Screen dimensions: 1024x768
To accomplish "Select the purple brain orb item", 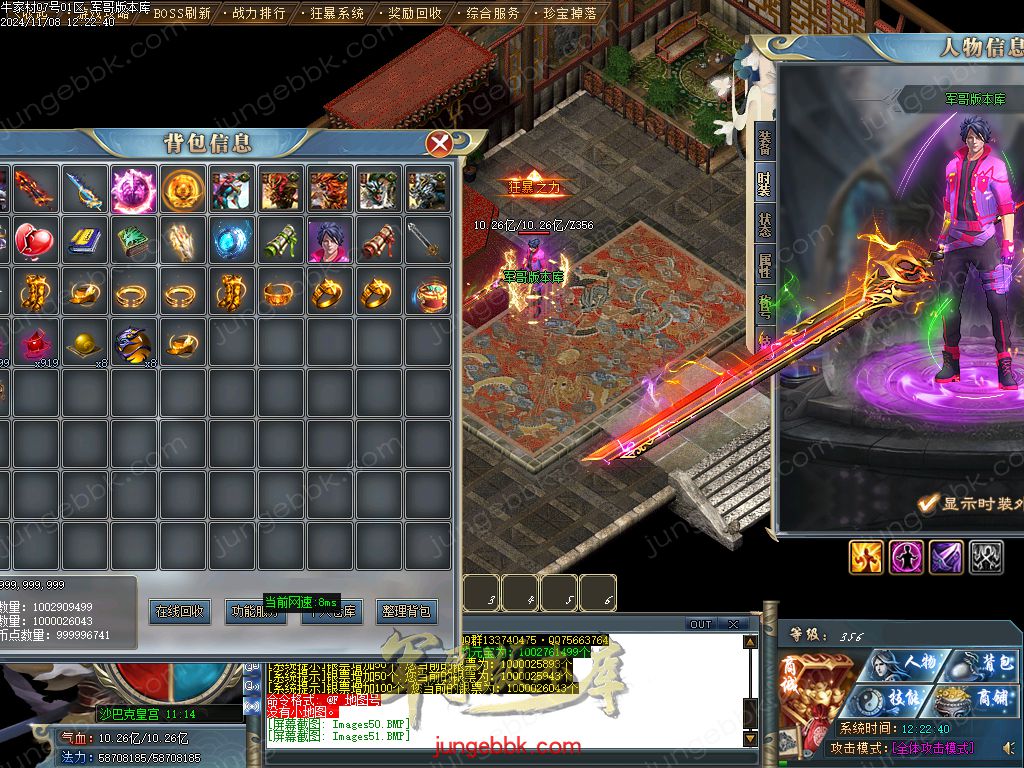I will (133, 189).
